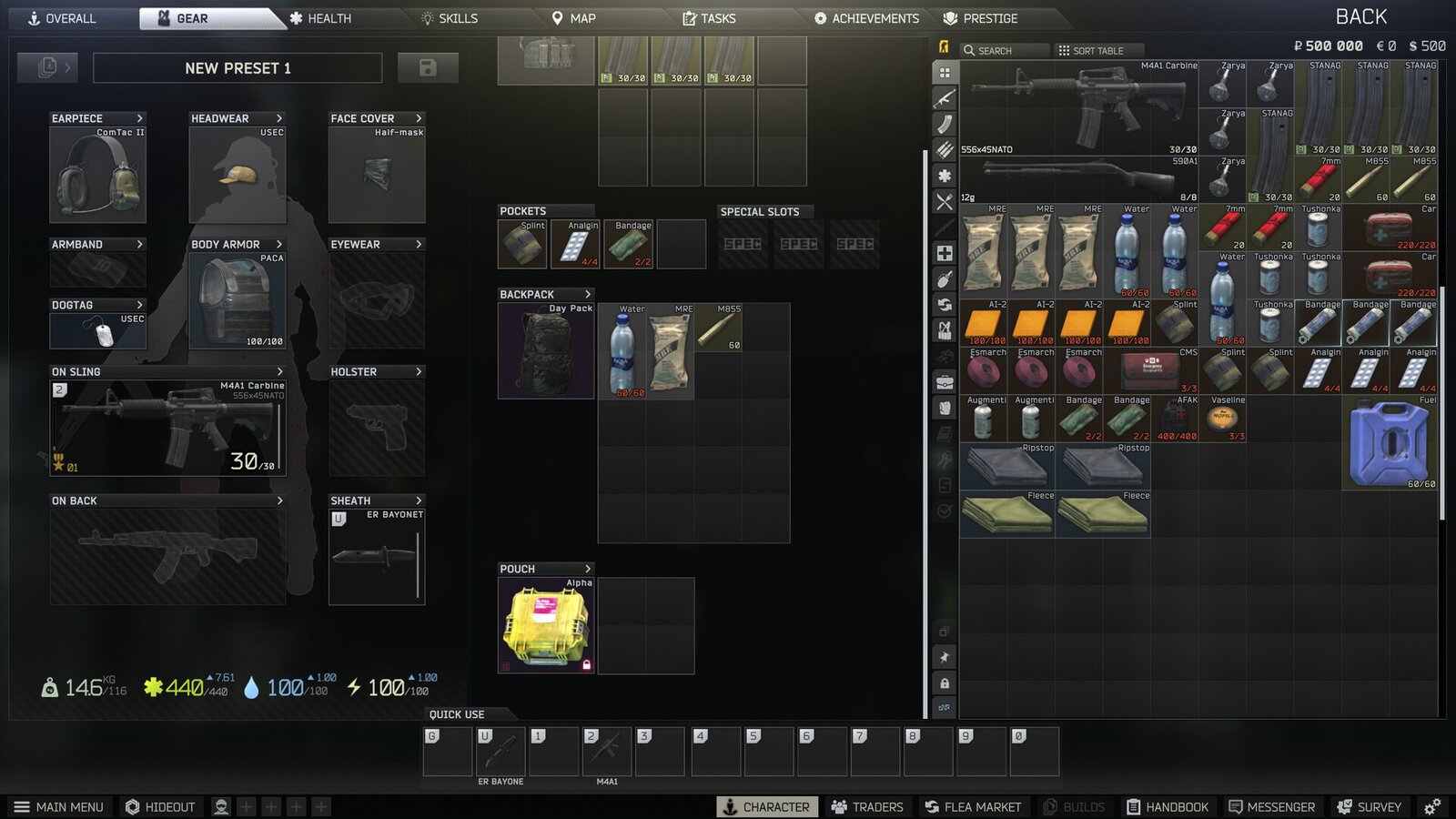Open the medical supplies filter icon

pyautogui.click(x=945, y=253)
